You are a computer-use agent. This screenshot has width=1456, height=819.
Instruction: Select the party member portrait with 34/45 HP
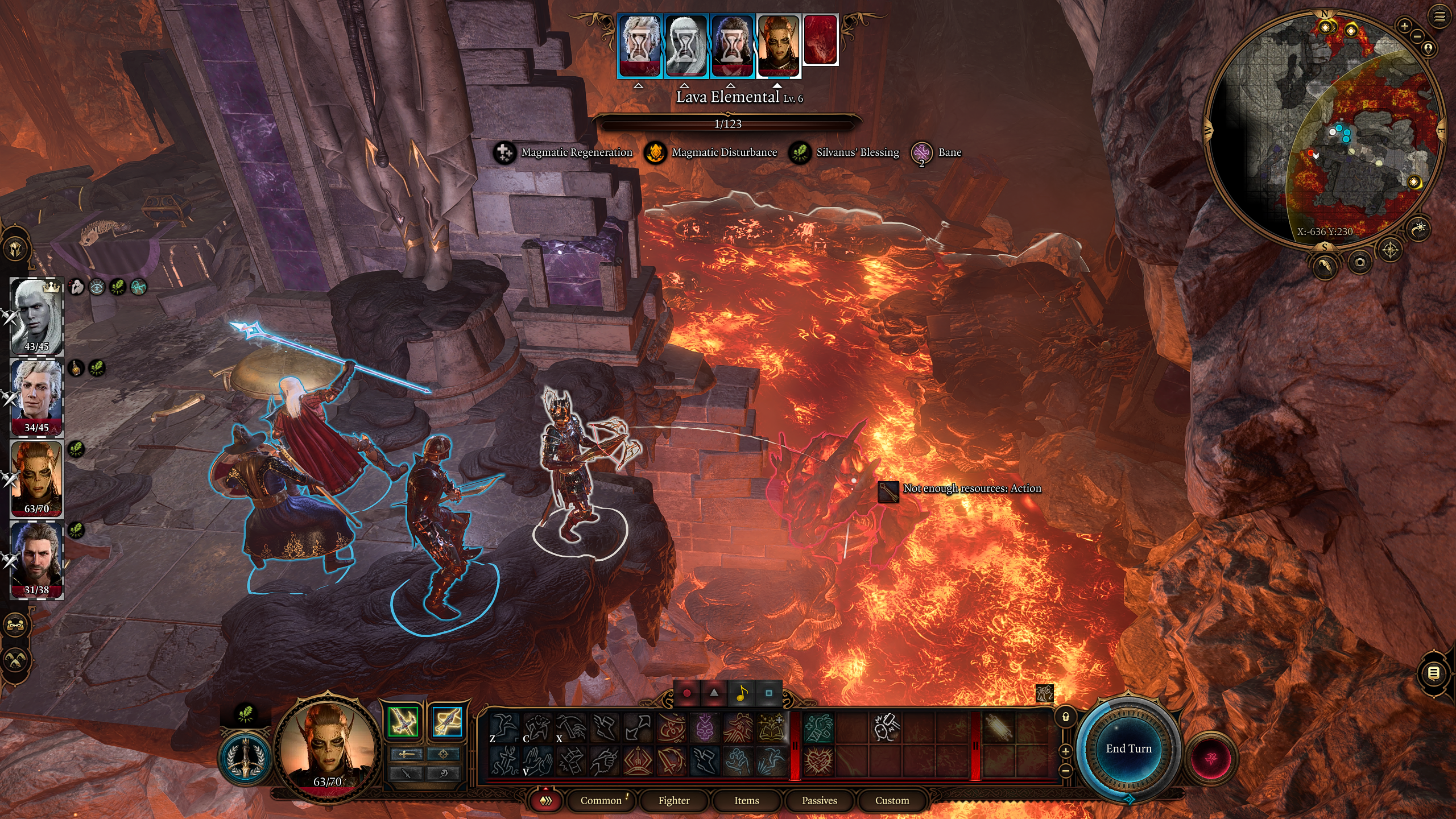[x=36, y=397]
